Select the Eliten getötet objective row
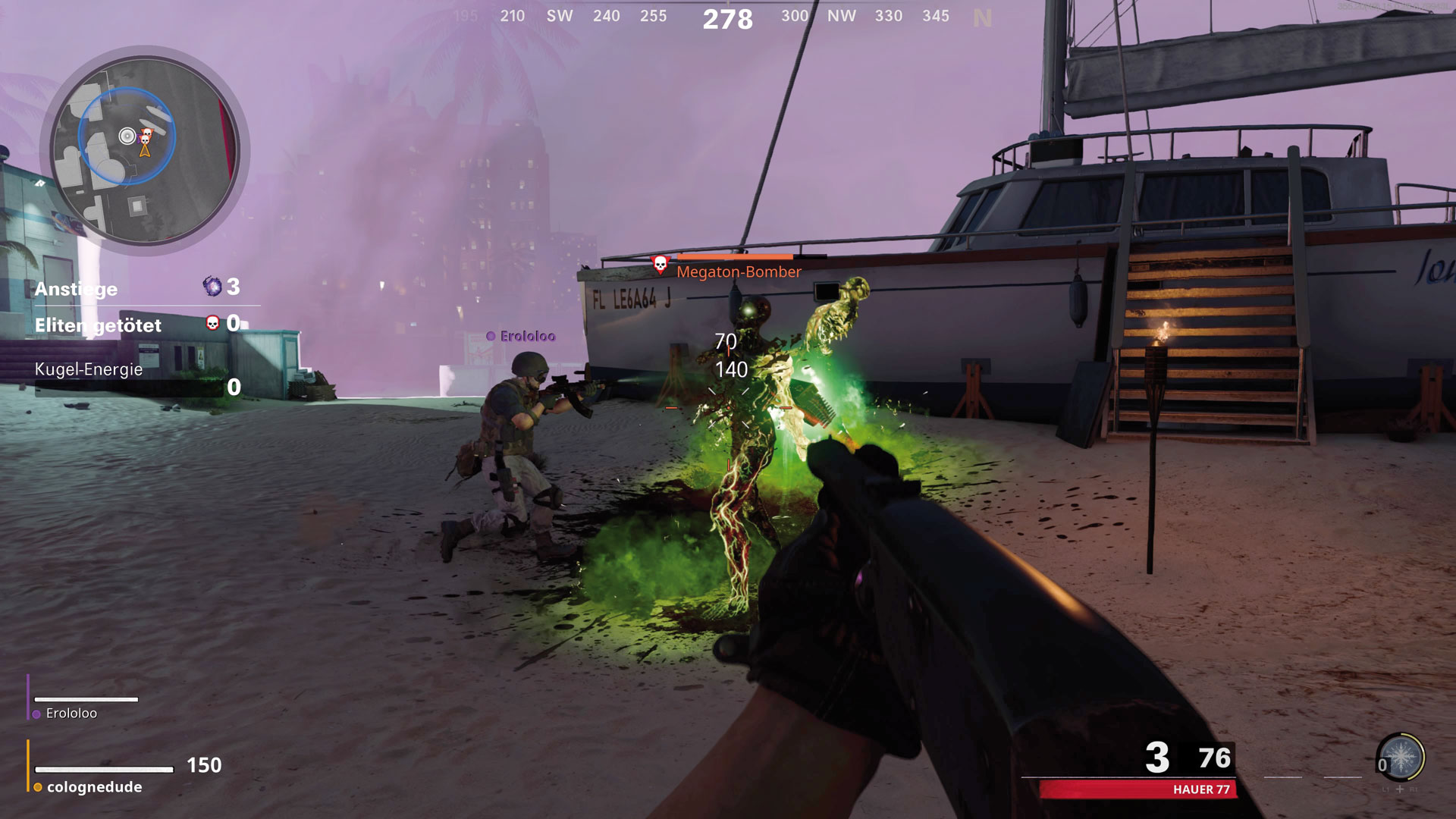The width and height of the screenshot is (1456, 819). [x=138, y=325]
